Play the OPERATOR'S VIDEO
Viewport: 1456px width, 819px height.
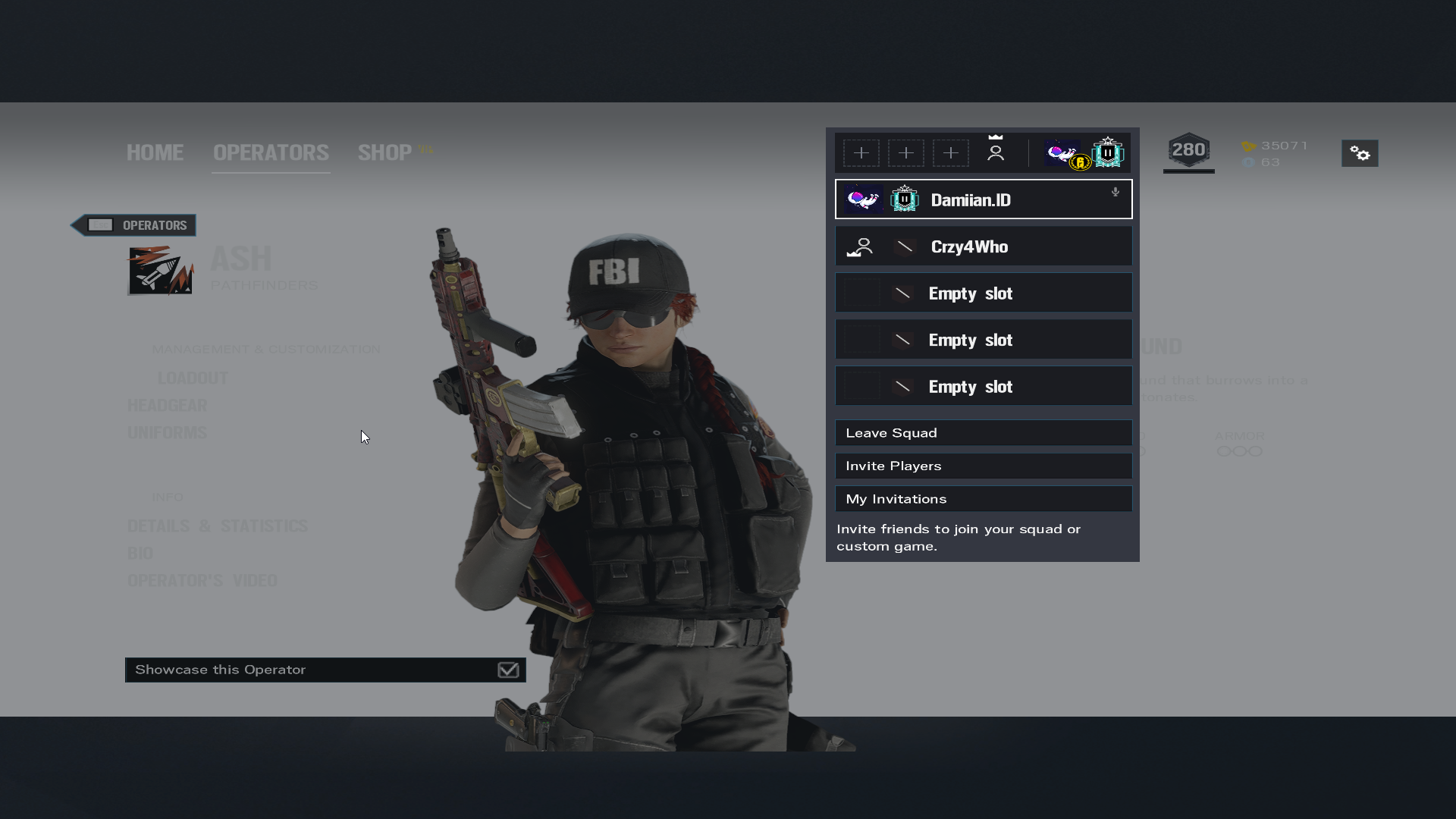click(202, 581)
